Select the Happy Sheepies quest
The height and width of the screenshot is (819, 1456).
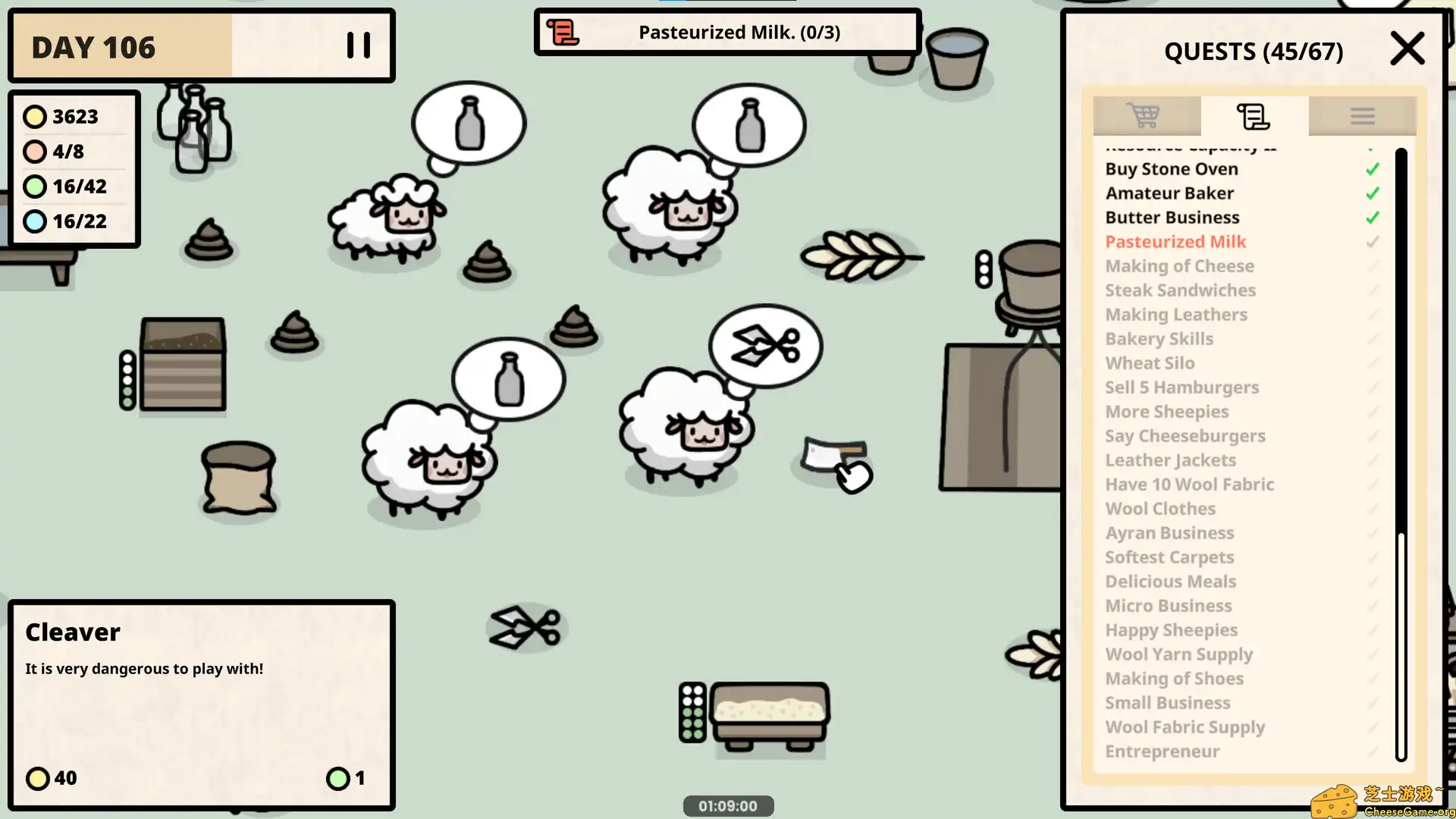[x=1171, y=630]
